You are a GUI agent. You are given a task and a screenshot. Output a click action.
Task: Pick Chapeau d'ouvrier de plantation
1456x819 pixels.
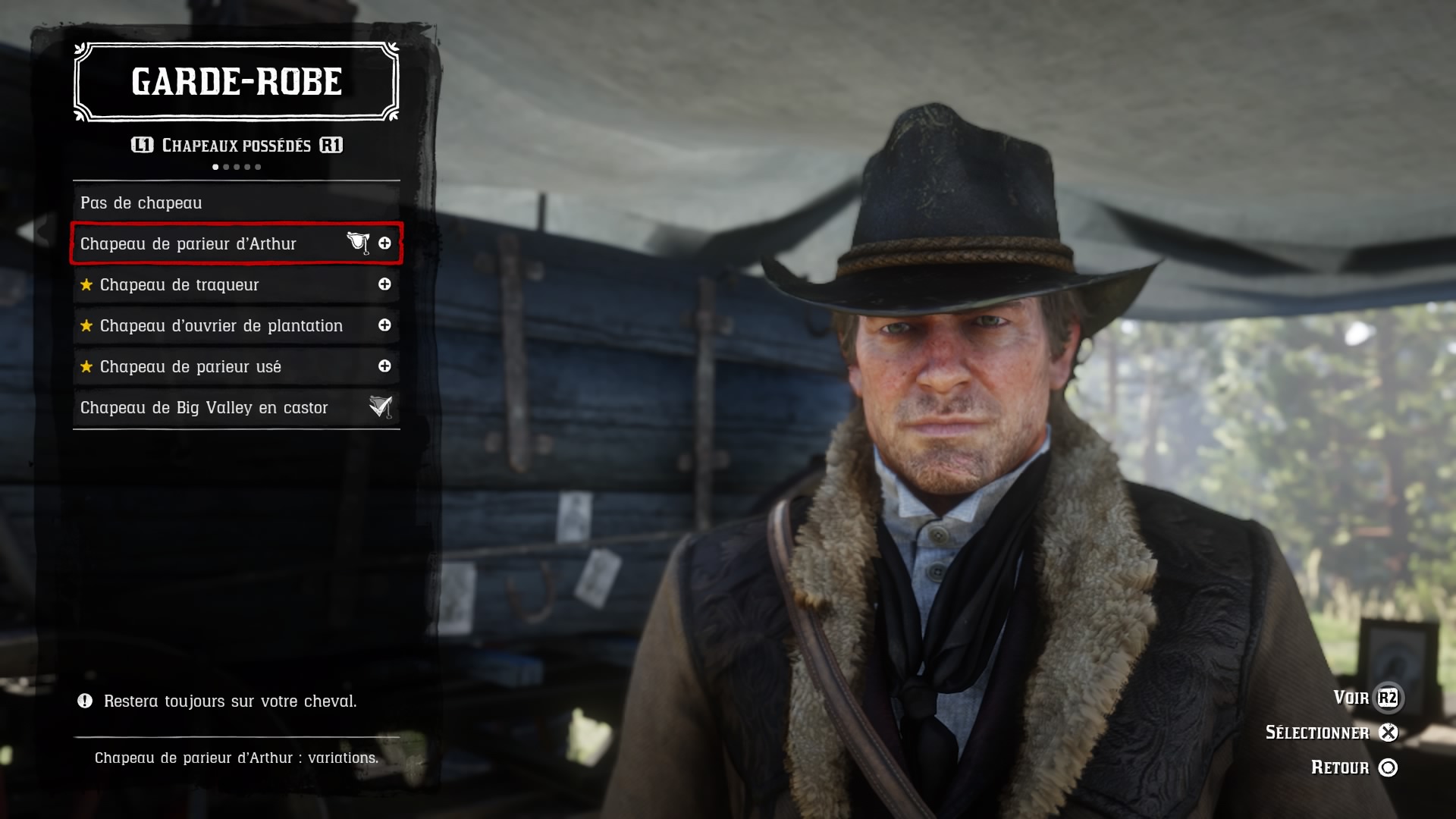point(221,326)
